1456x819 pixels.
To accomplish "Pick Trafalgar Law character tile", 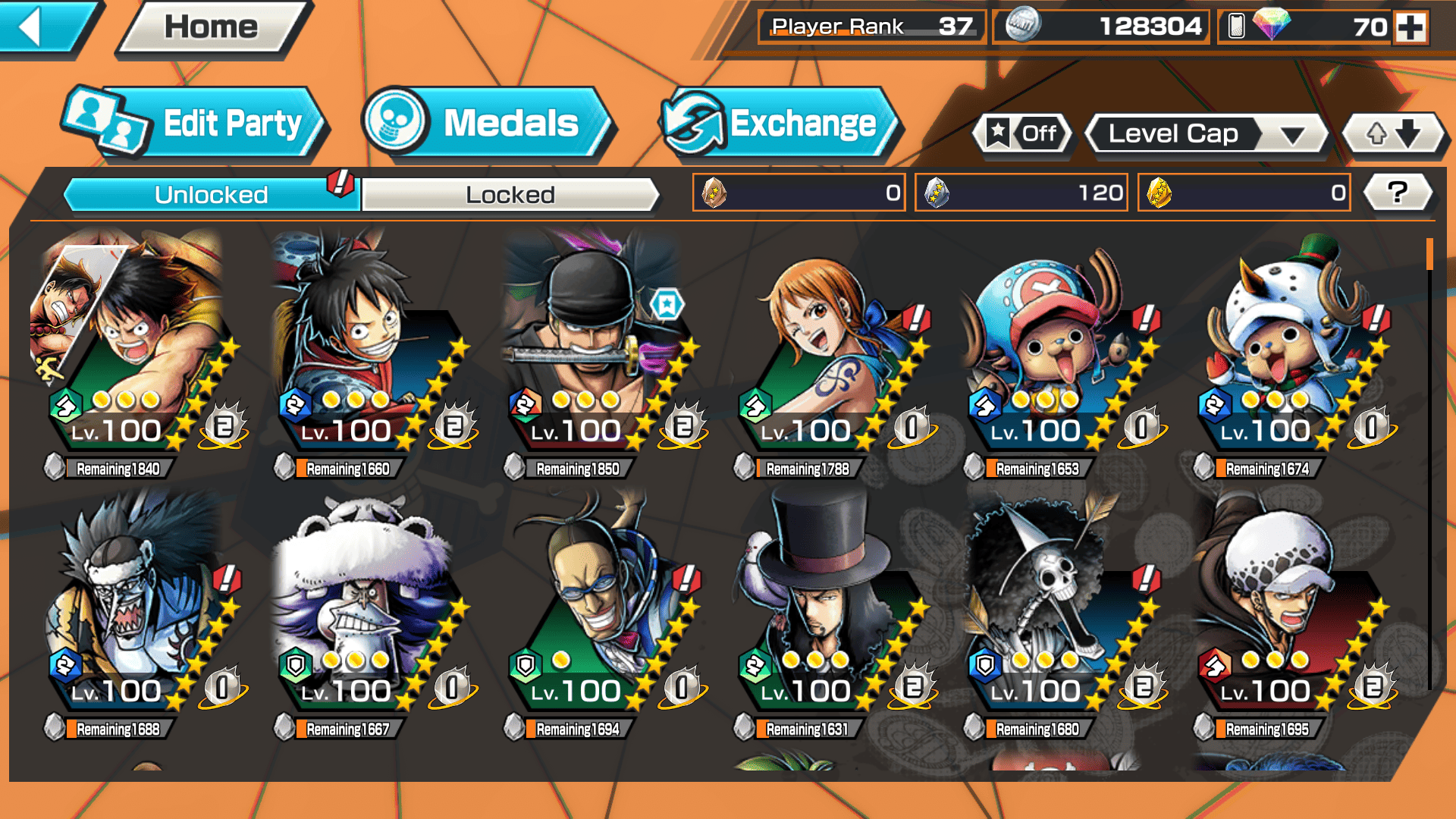I will [x=1284, y=614].
